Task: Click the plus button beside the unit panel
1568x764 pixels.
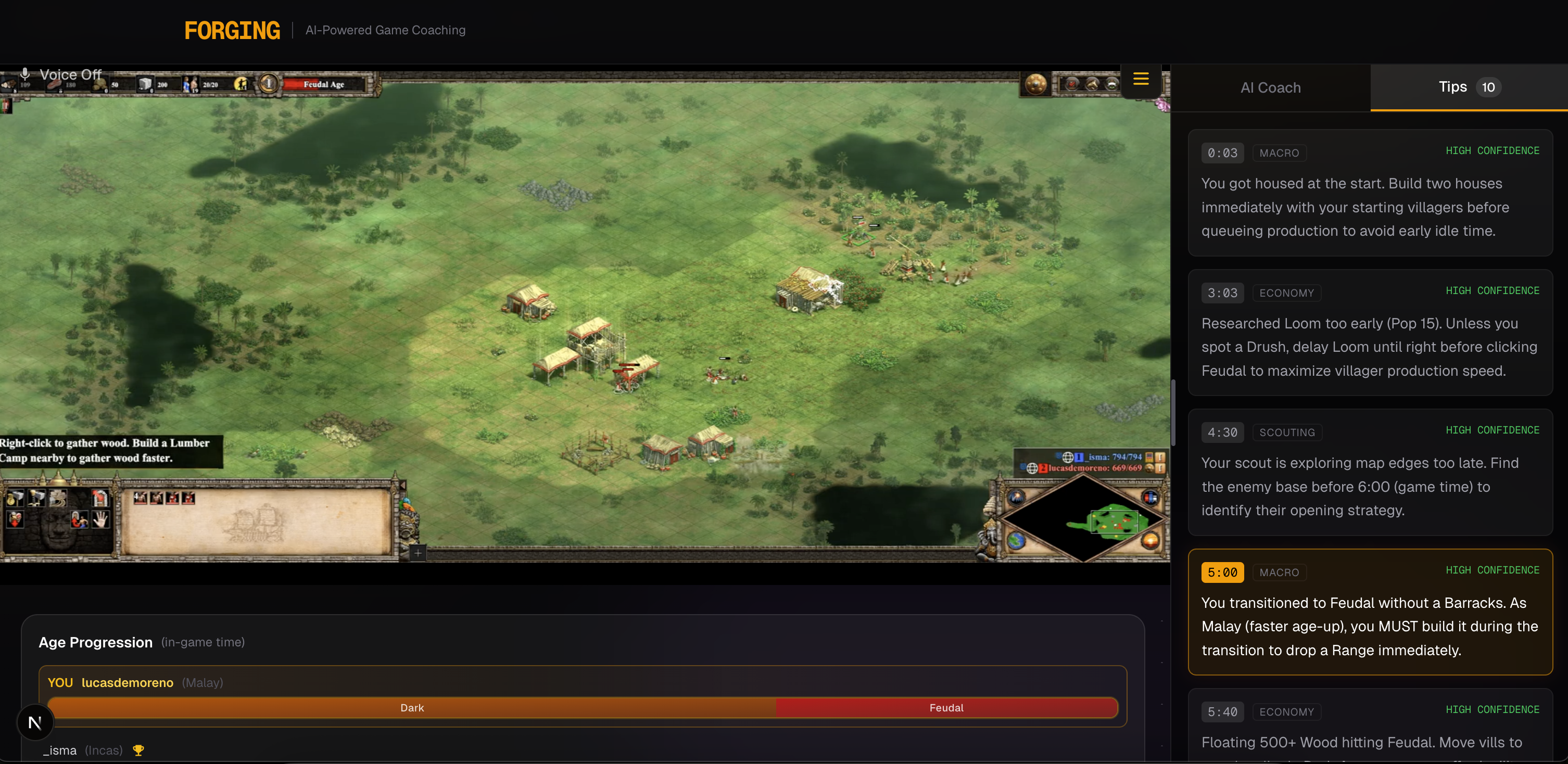Action: (x=418, y=553)
